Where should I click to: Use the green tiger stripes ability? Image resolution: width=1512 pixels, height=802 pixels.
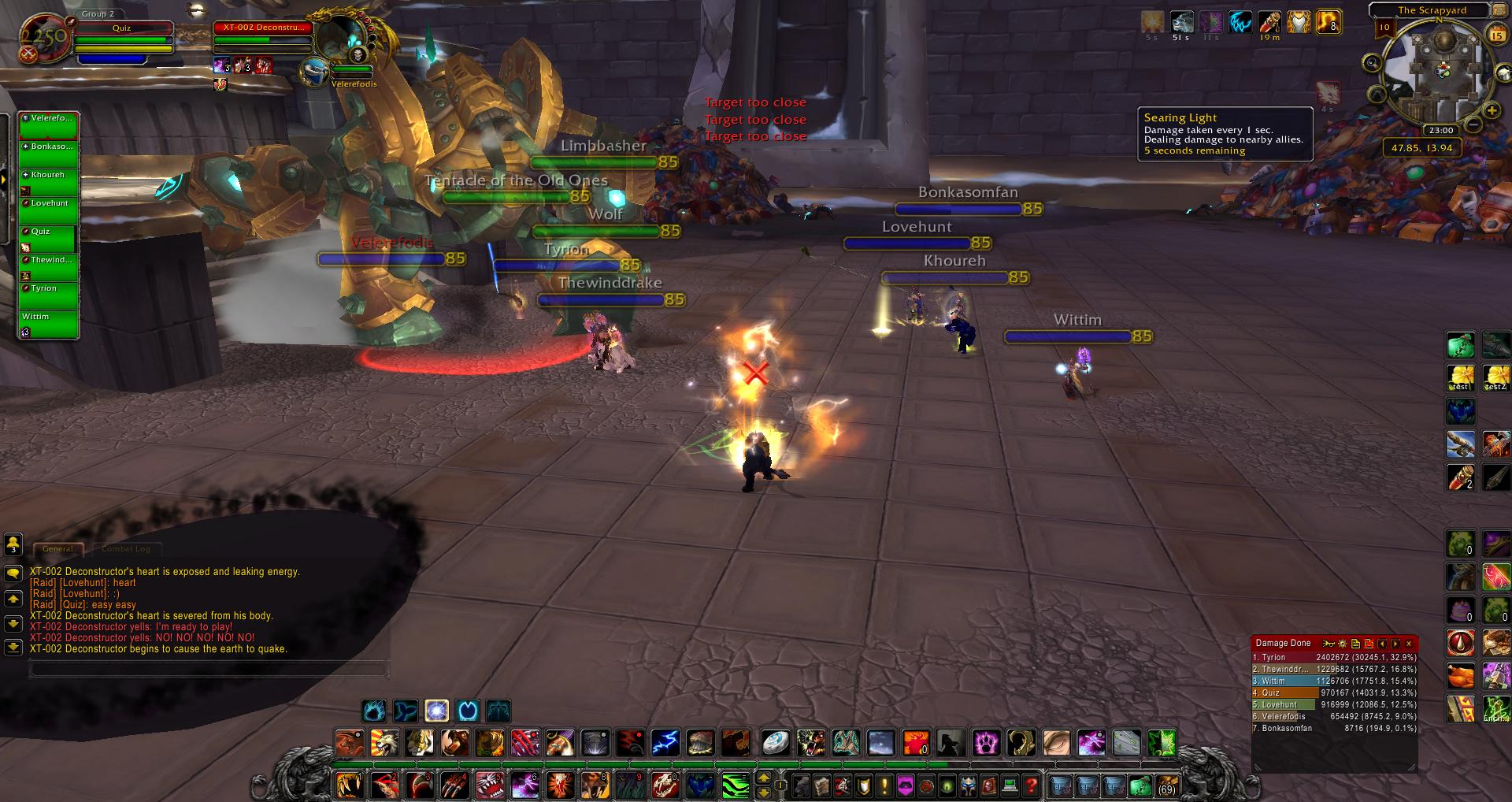coord(735,785)
